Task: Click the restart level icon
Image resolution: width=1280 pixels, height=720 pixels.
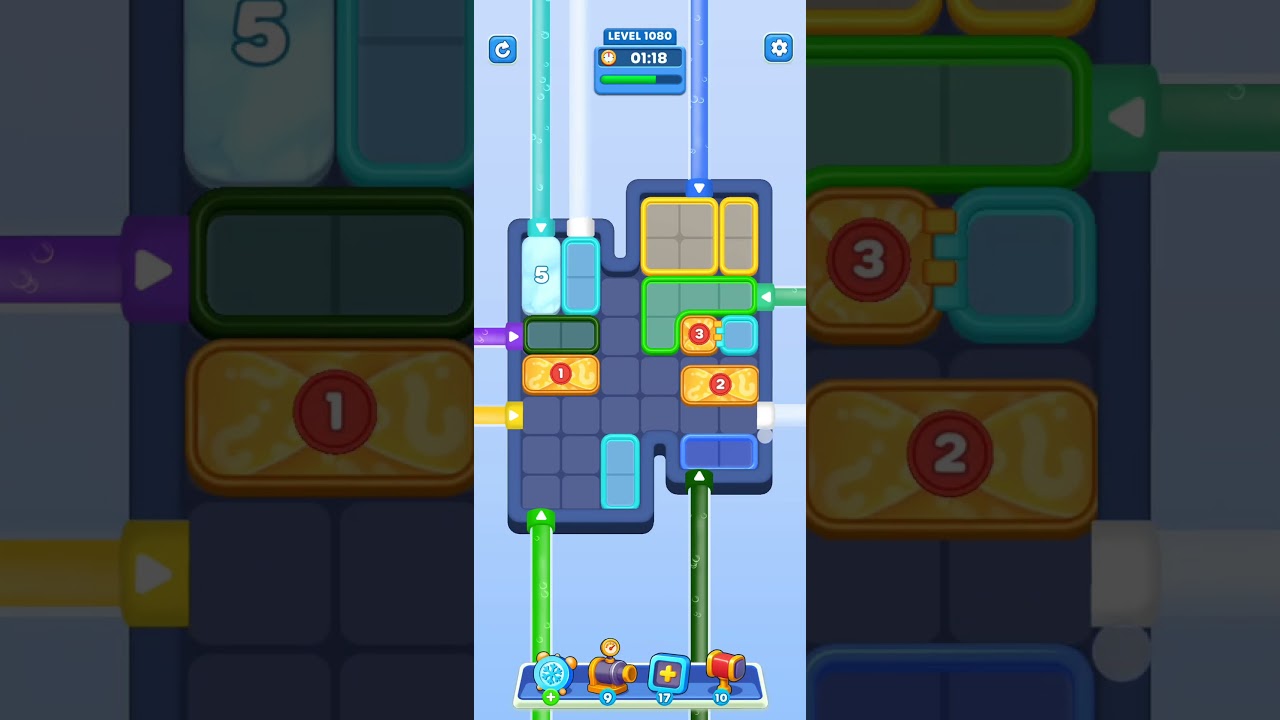Action: tap(503, 50)
